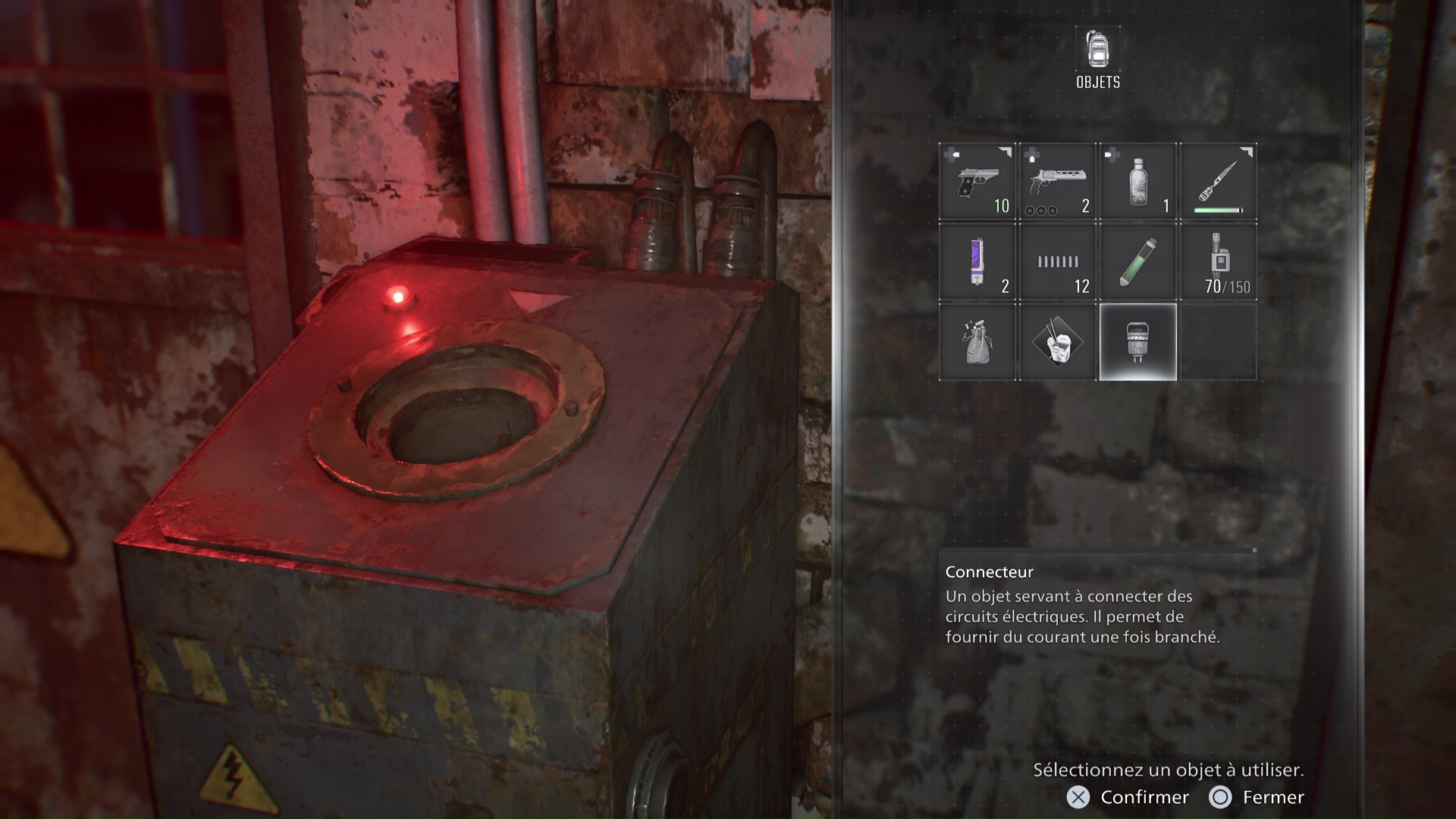Viewport: 1456px width, 819px height.
Task: Select the stack of 12 handgun bullets
Action: (1057, 262)
